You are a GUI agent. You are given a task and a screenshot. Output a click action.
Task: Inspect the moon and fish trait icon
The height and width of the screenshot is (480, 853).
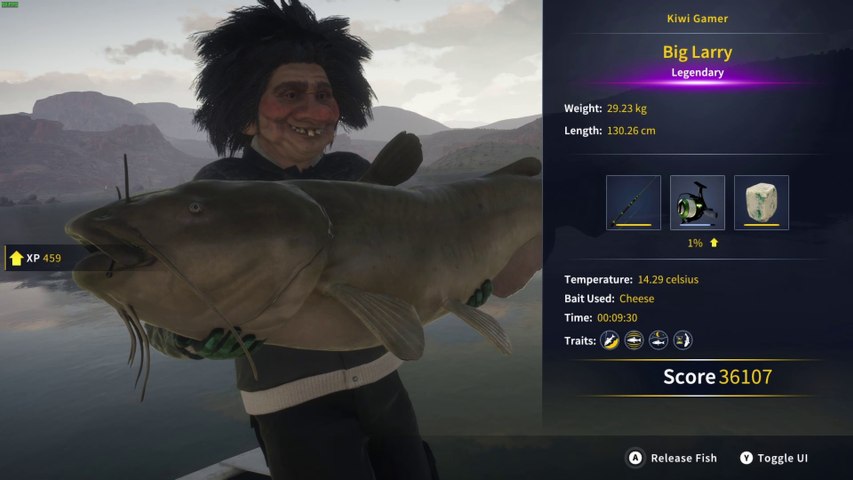pos(658,341)
